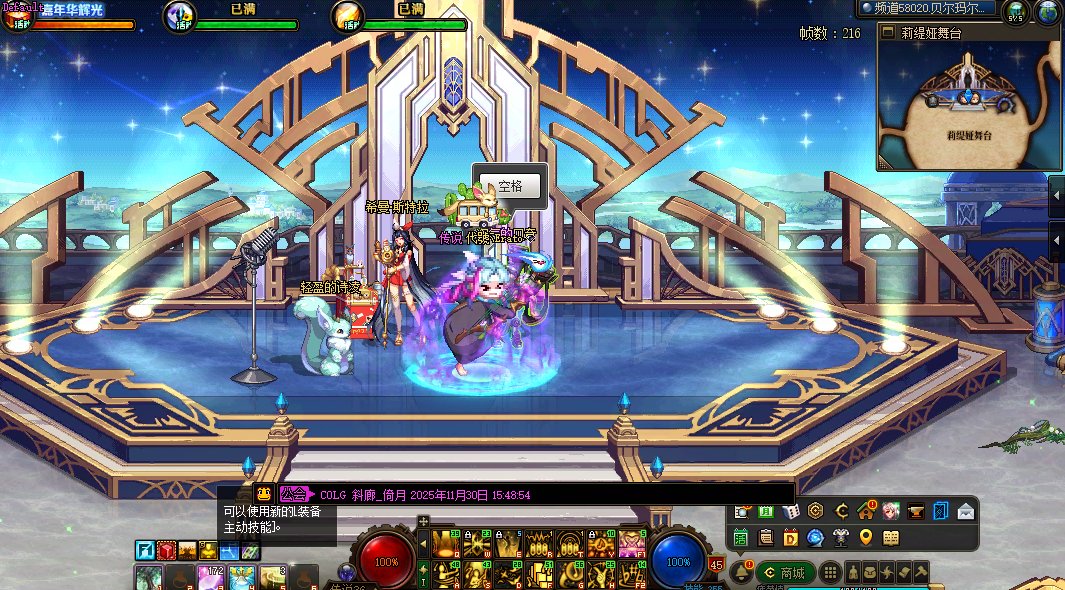The image size is (1065, 590).
Task: Click the white dice icon
Action: coord(790,512)
